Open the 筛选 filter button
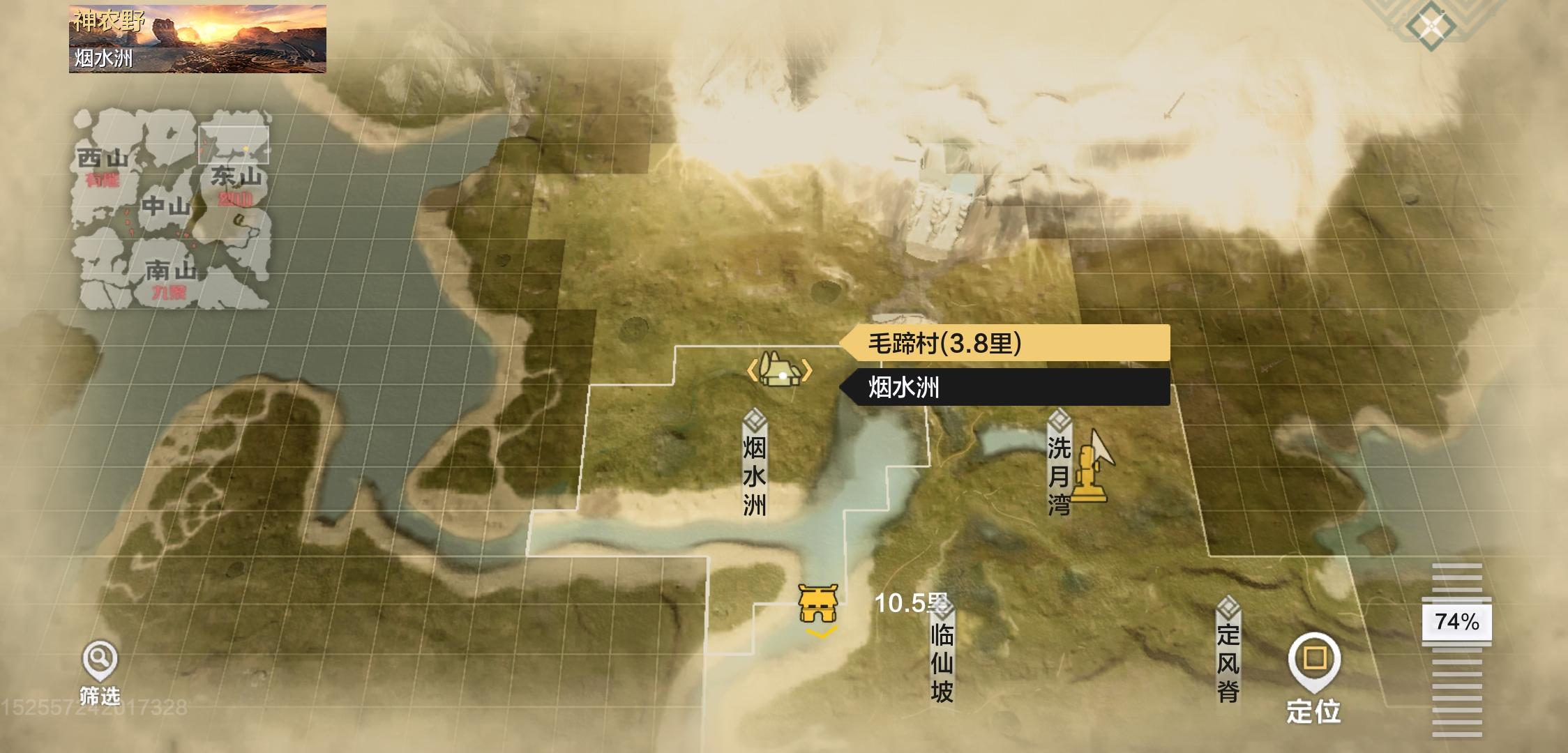This screenshot has height=753, width=1568. click(100, 671)
